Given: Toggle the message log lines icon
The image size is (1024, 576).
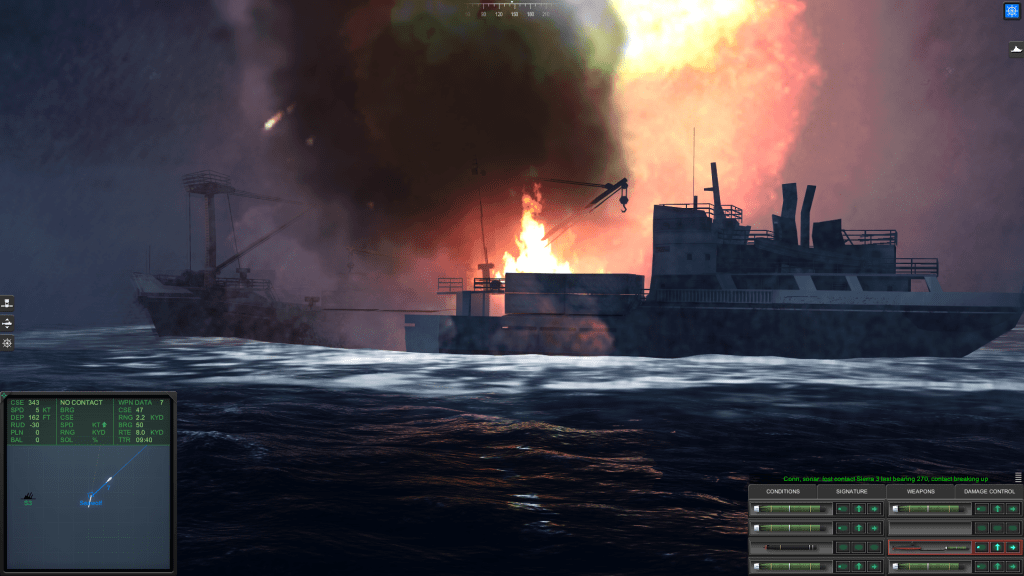Looking at the screenshot, I should click(x=1018, y=478).
